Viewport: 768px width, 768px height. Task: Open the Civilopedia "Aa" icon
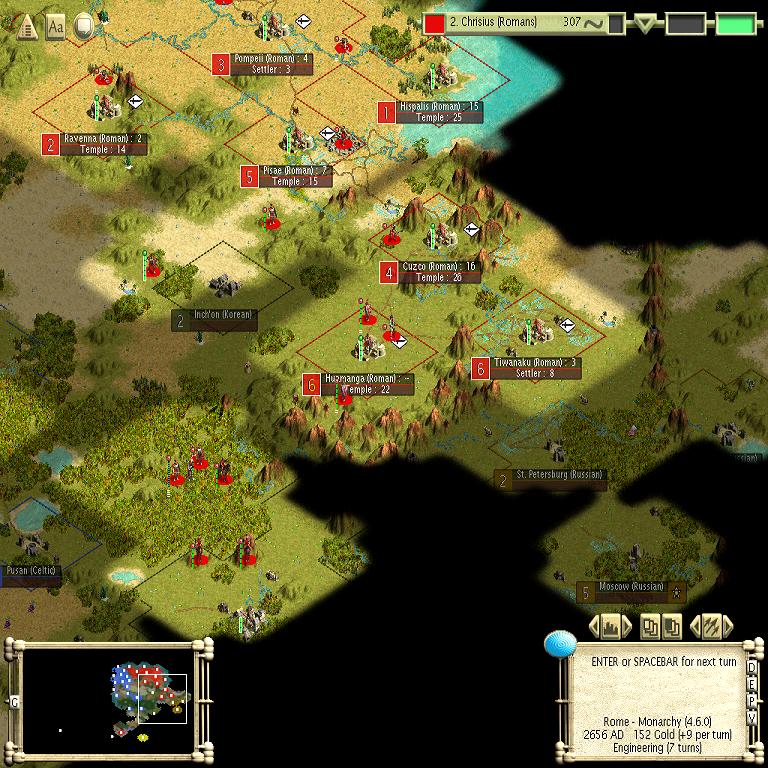click(x=56, y=26)
